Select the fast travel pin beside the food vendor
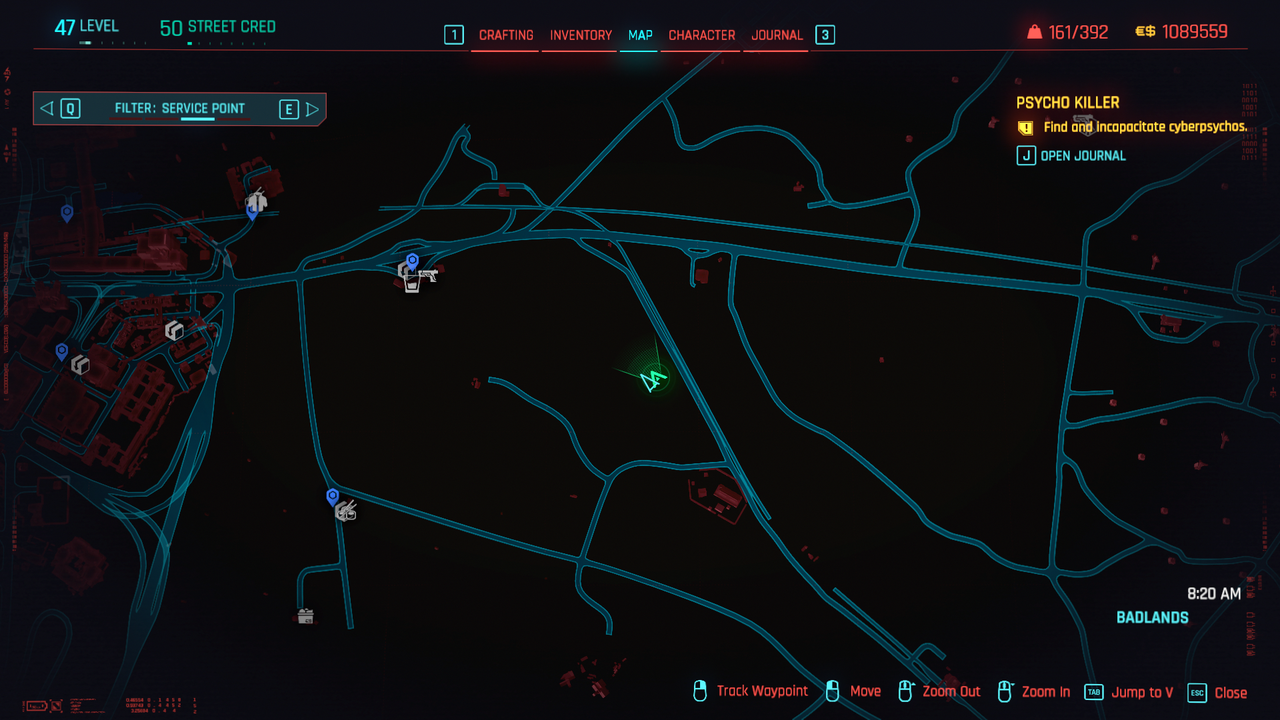 [333, 496]
